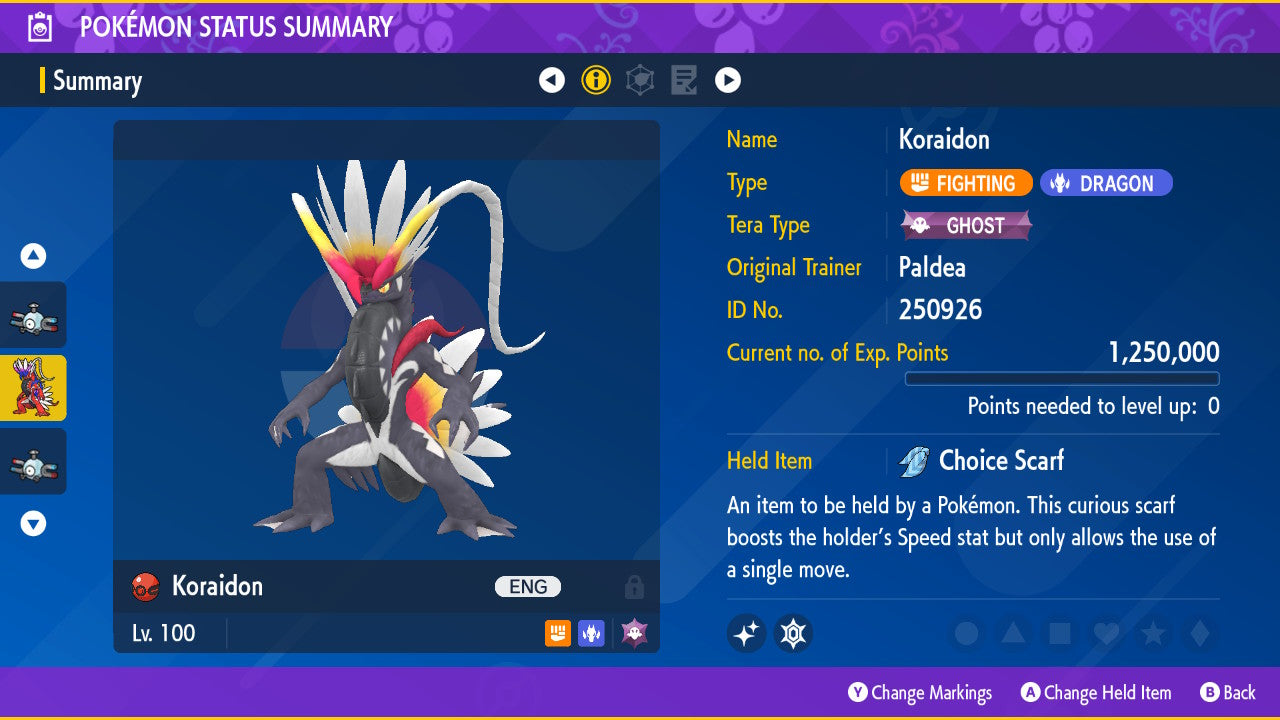Toggle the Terastal gem indicator
The height and width of the screenshot is (720, 1280).
click(x=792, y=633)
